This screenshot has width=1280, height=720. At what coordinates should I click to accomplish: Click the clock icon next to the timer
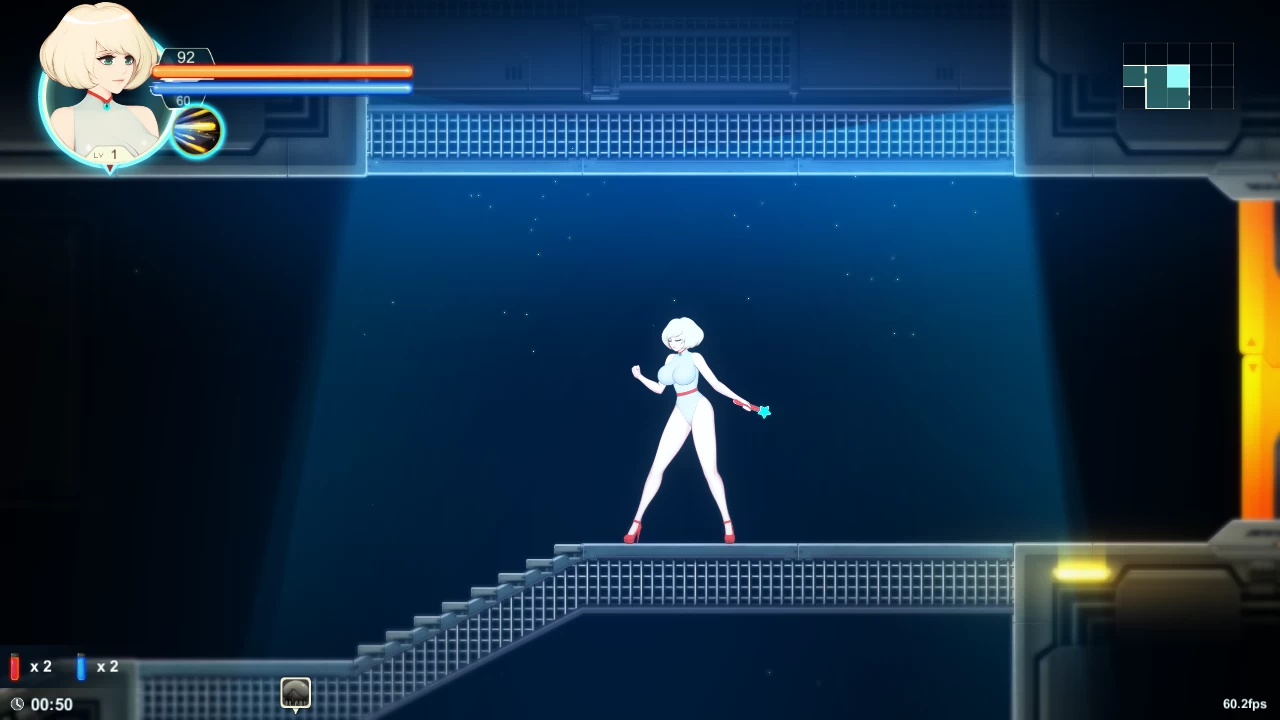point(17,704)
